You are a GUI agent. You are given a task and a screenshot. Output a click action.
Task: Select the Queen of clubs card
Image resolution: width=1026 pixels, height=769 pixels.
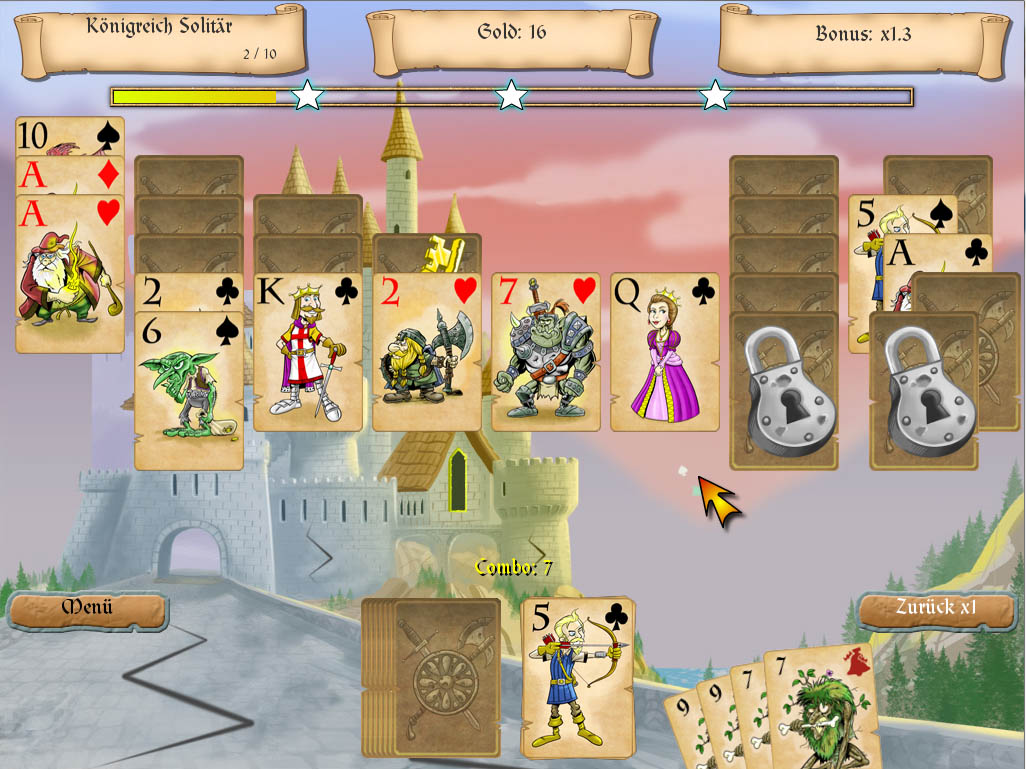(x=664, y=352)
